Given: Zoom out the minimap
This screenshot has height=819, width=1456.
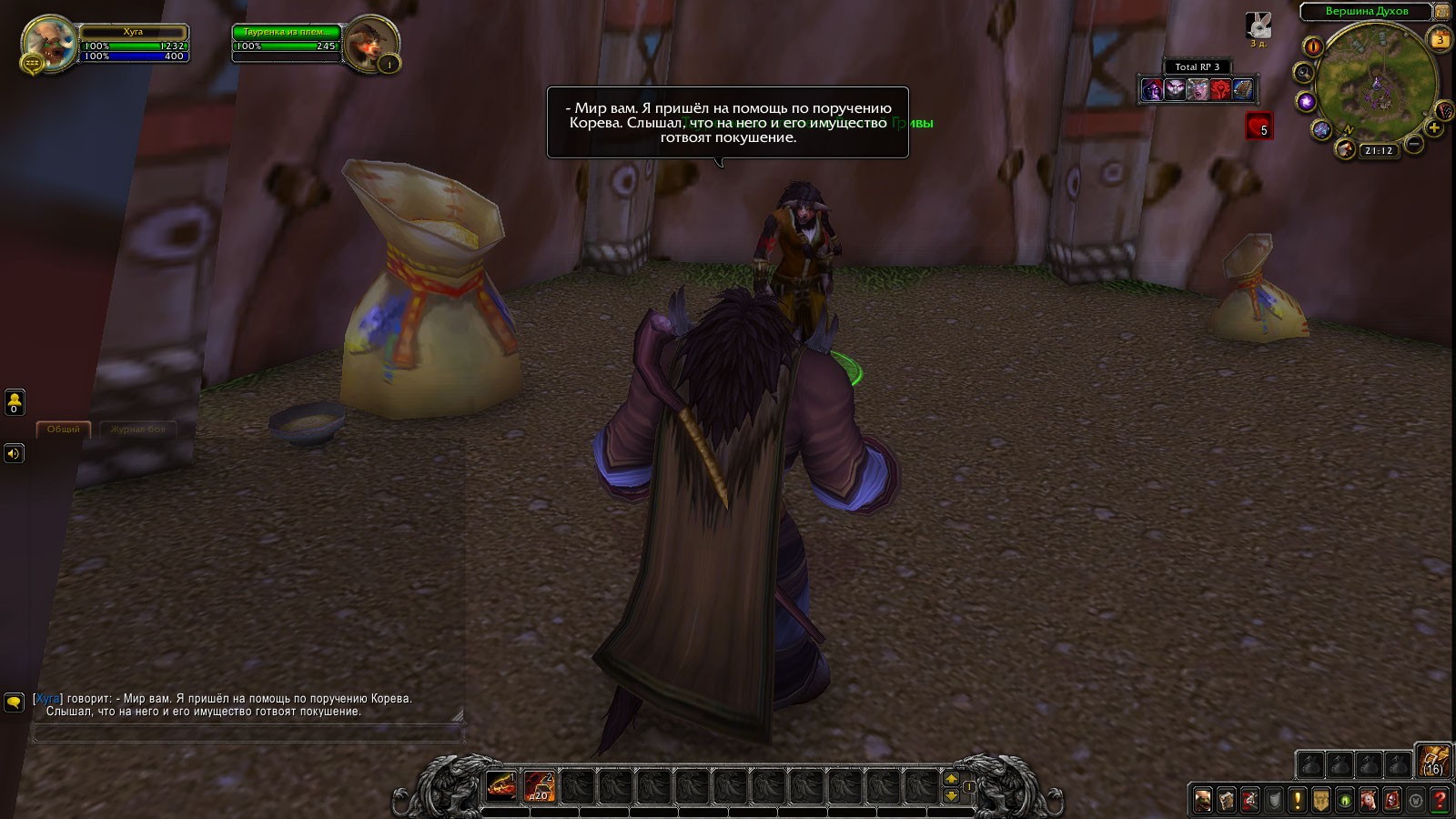Looking at the screenshot, I should click(1414, 143).
